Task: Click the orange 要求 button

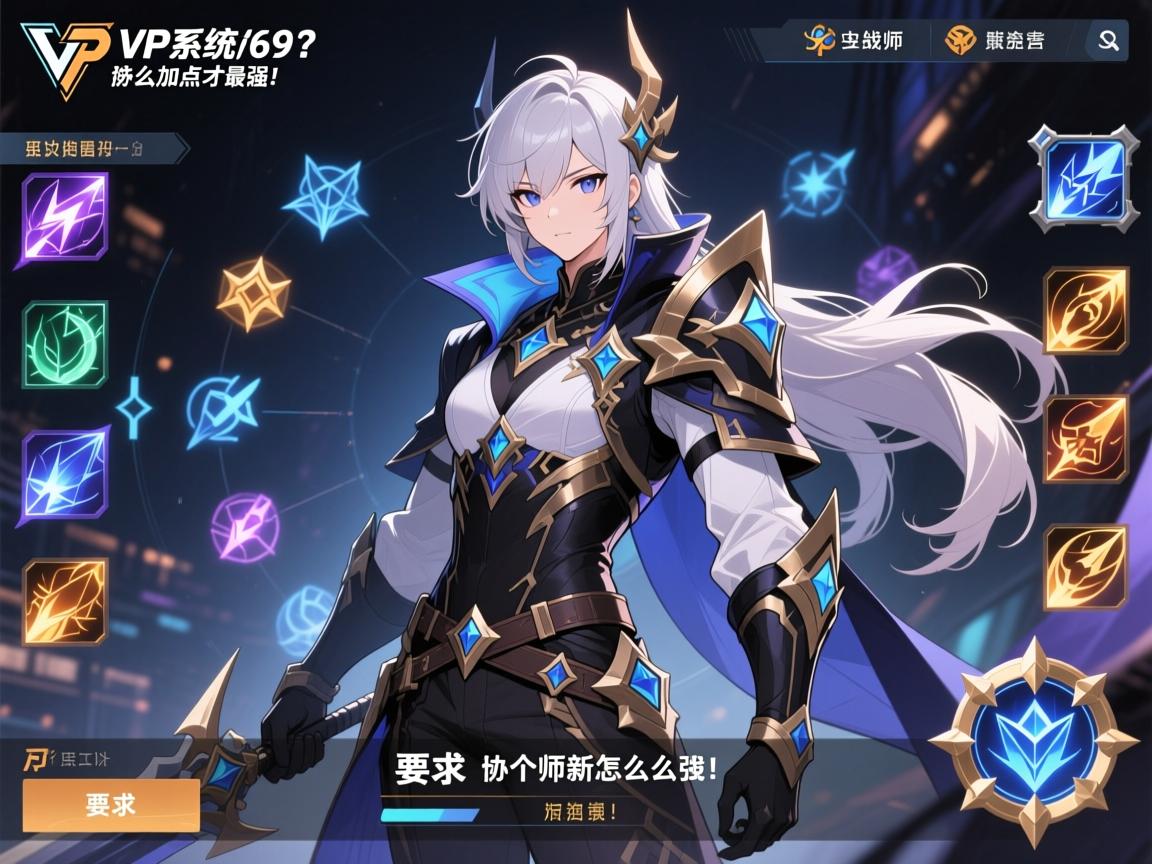Action: [111, 805]
